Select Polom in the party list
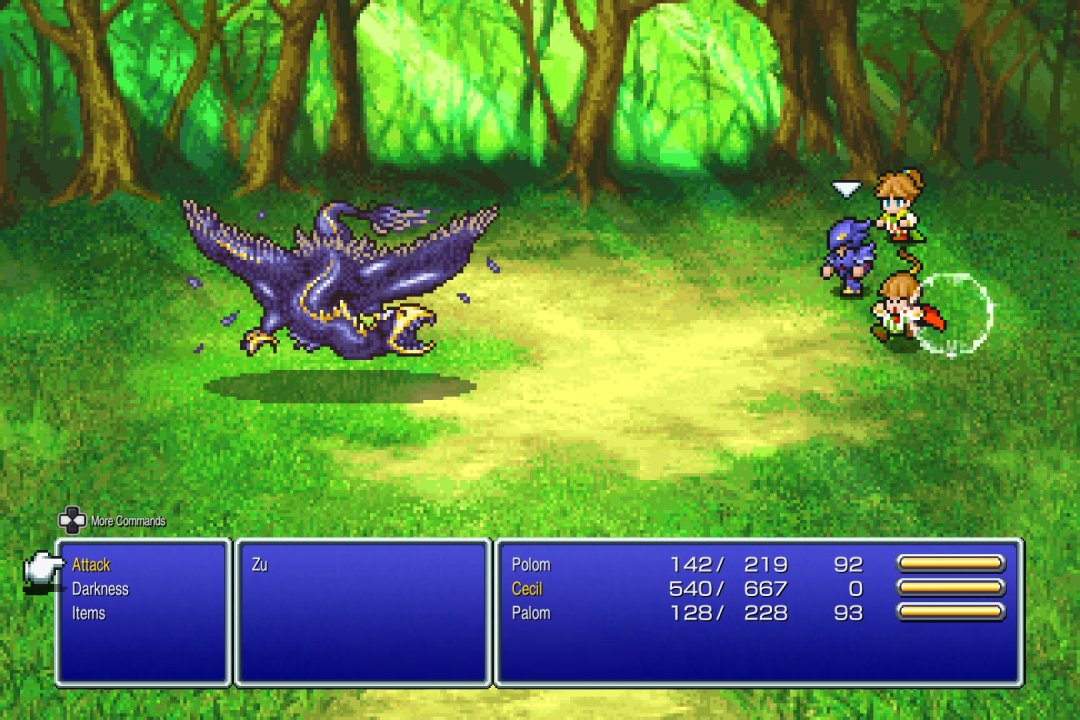This screenshot has height=720, width=1080. pos(531,565)
